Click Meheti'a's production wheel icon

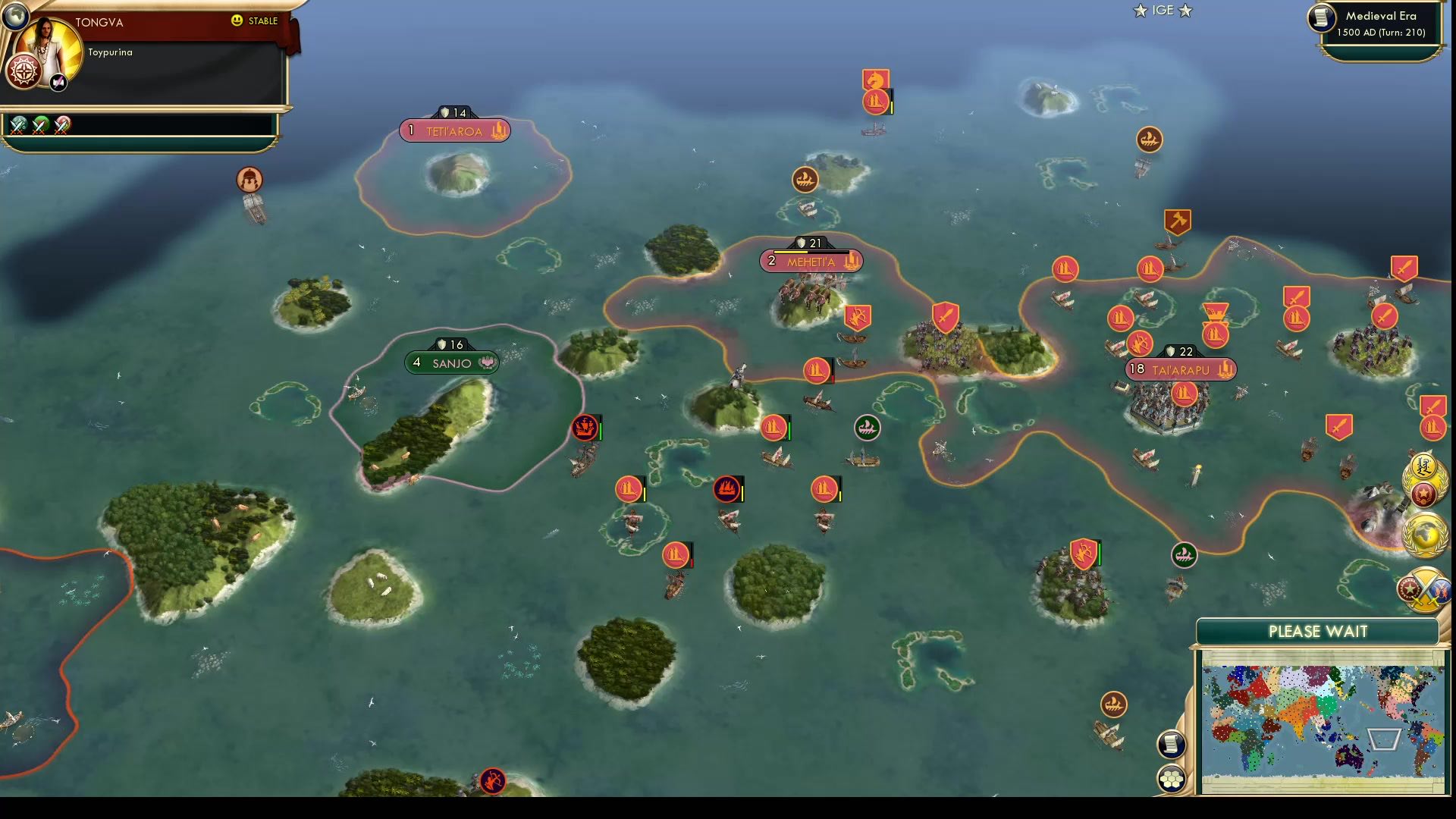click(850, 260)
